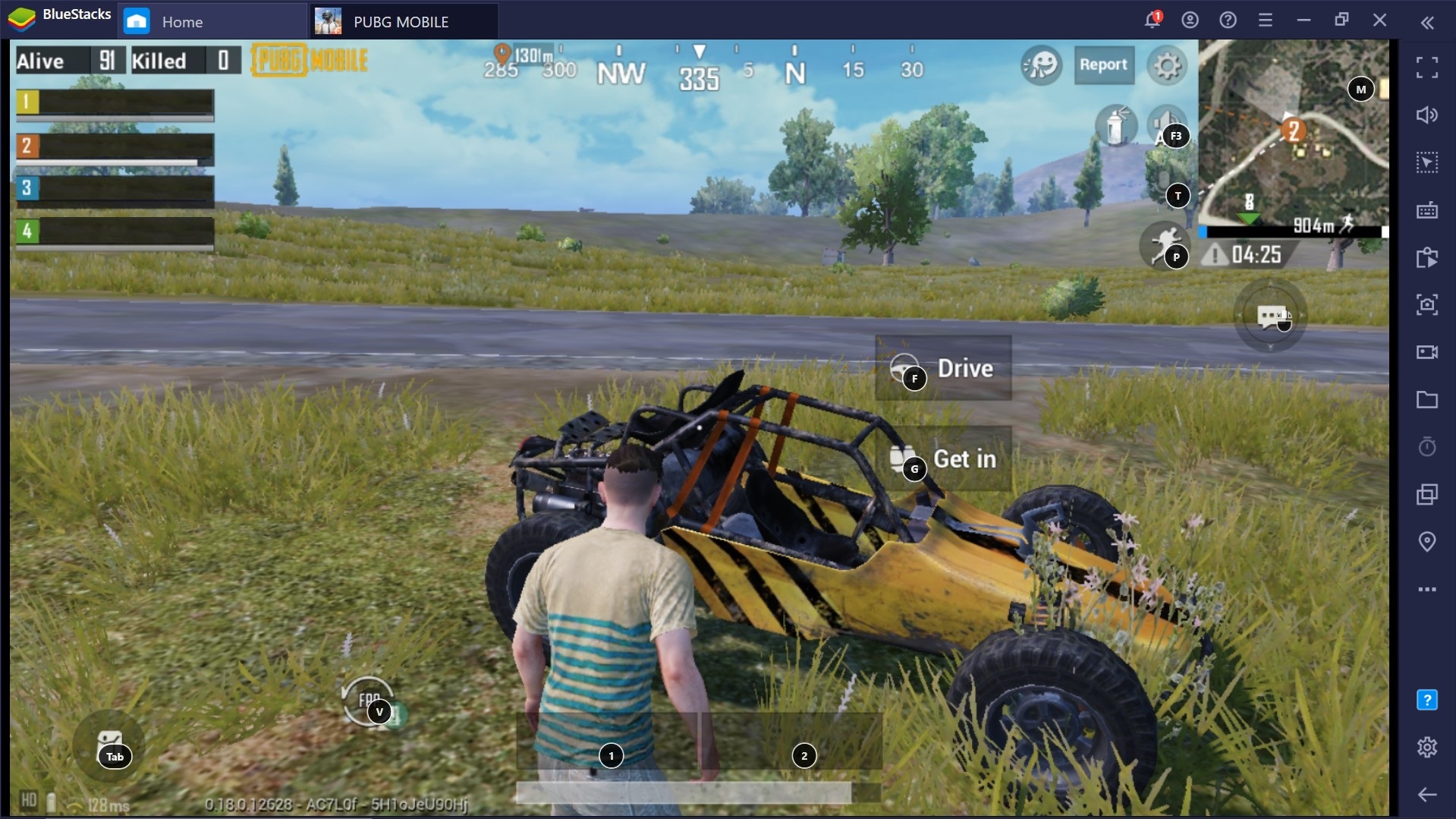Click the Report button
The image size is (1456, 819).
(x=1103, y=65)
